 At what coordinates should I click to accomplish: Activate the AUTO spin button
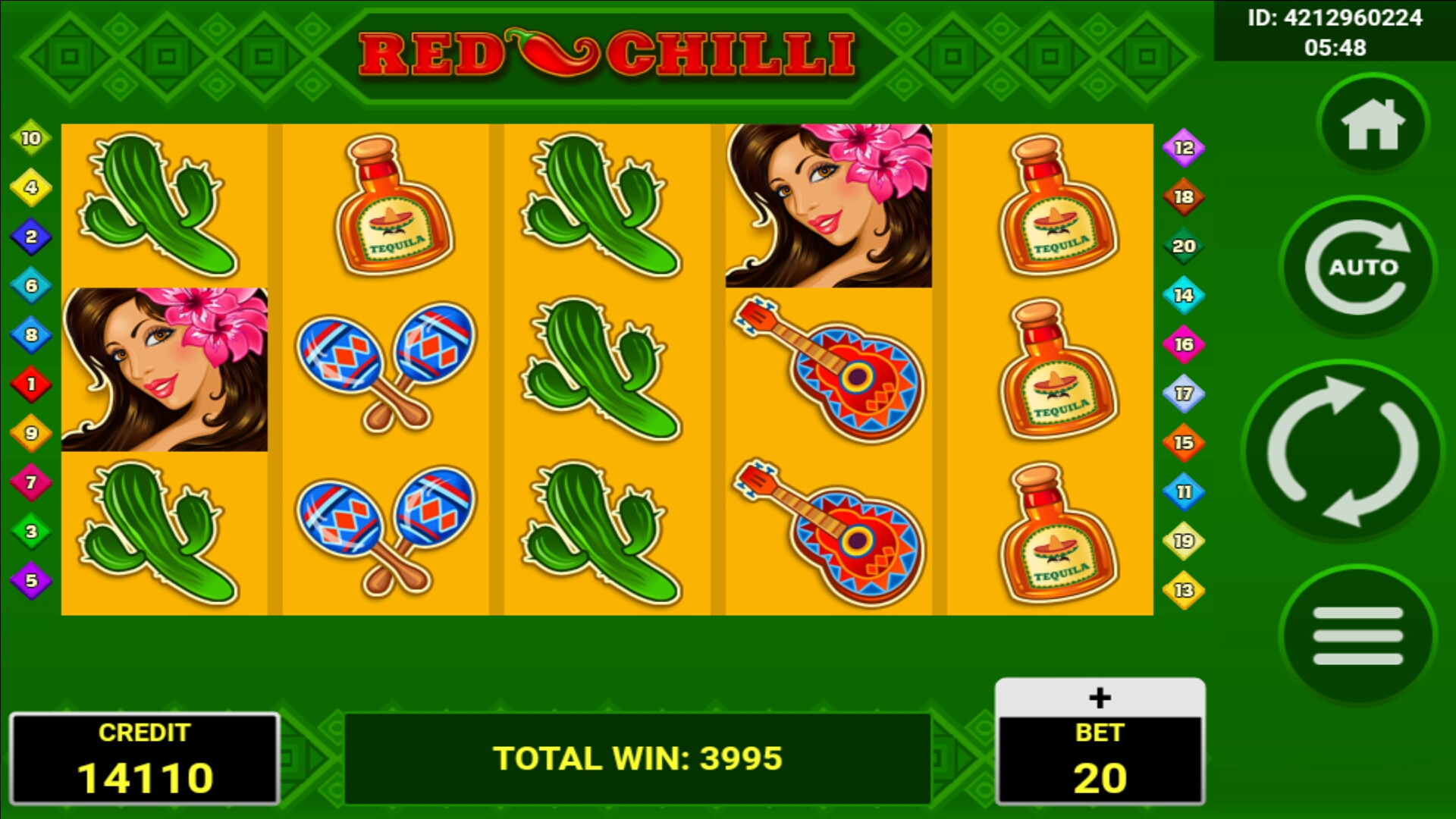pos(1358,267)
